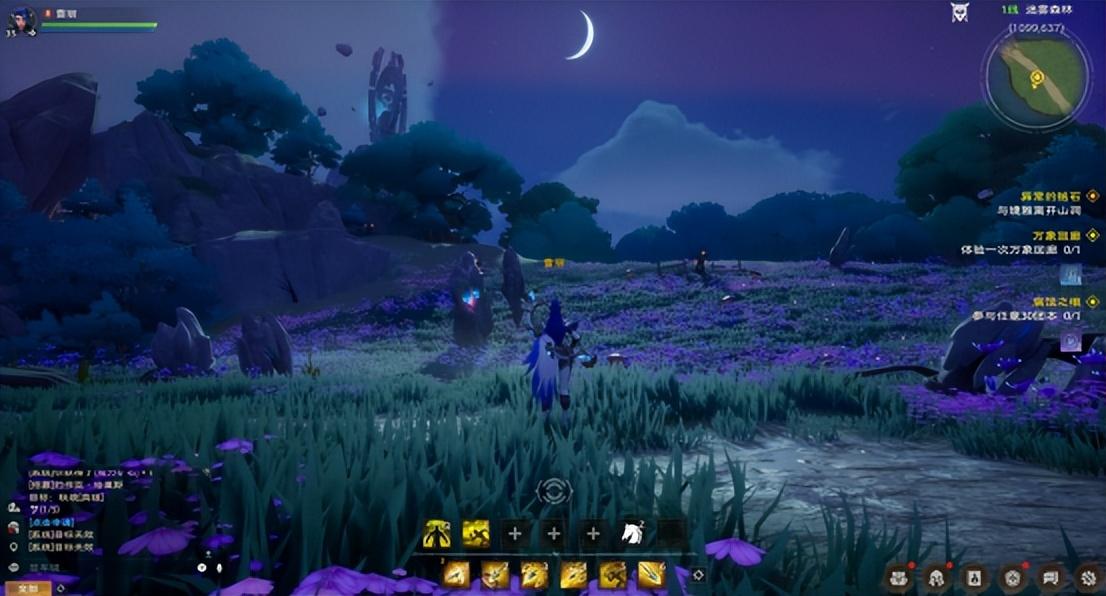Open the dice menu icon

[1012, 576]
